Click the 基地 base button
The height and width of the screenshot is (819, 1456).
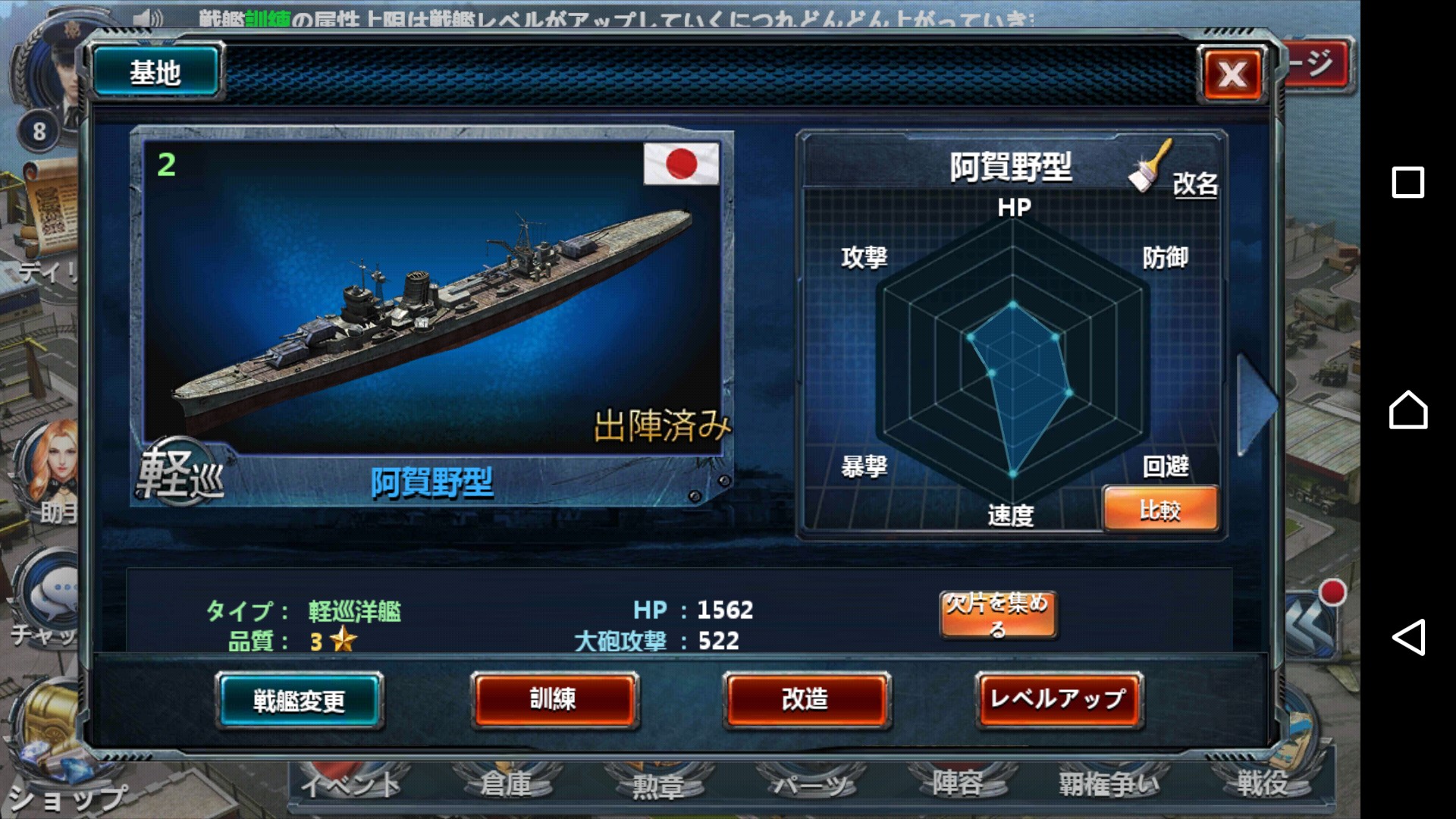click(x=155, y=73)
